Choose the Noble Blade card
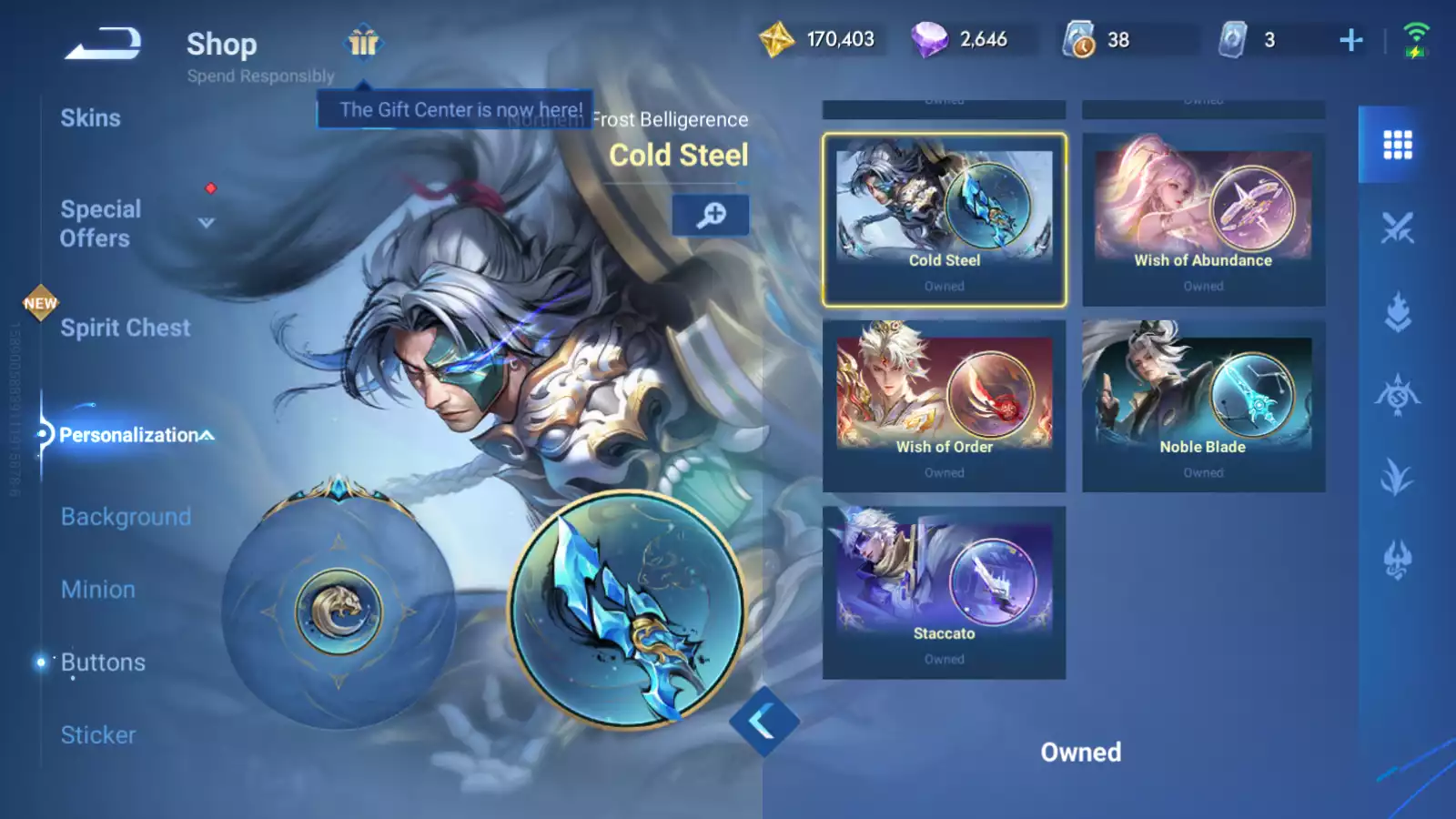 tap(1203, 406)
